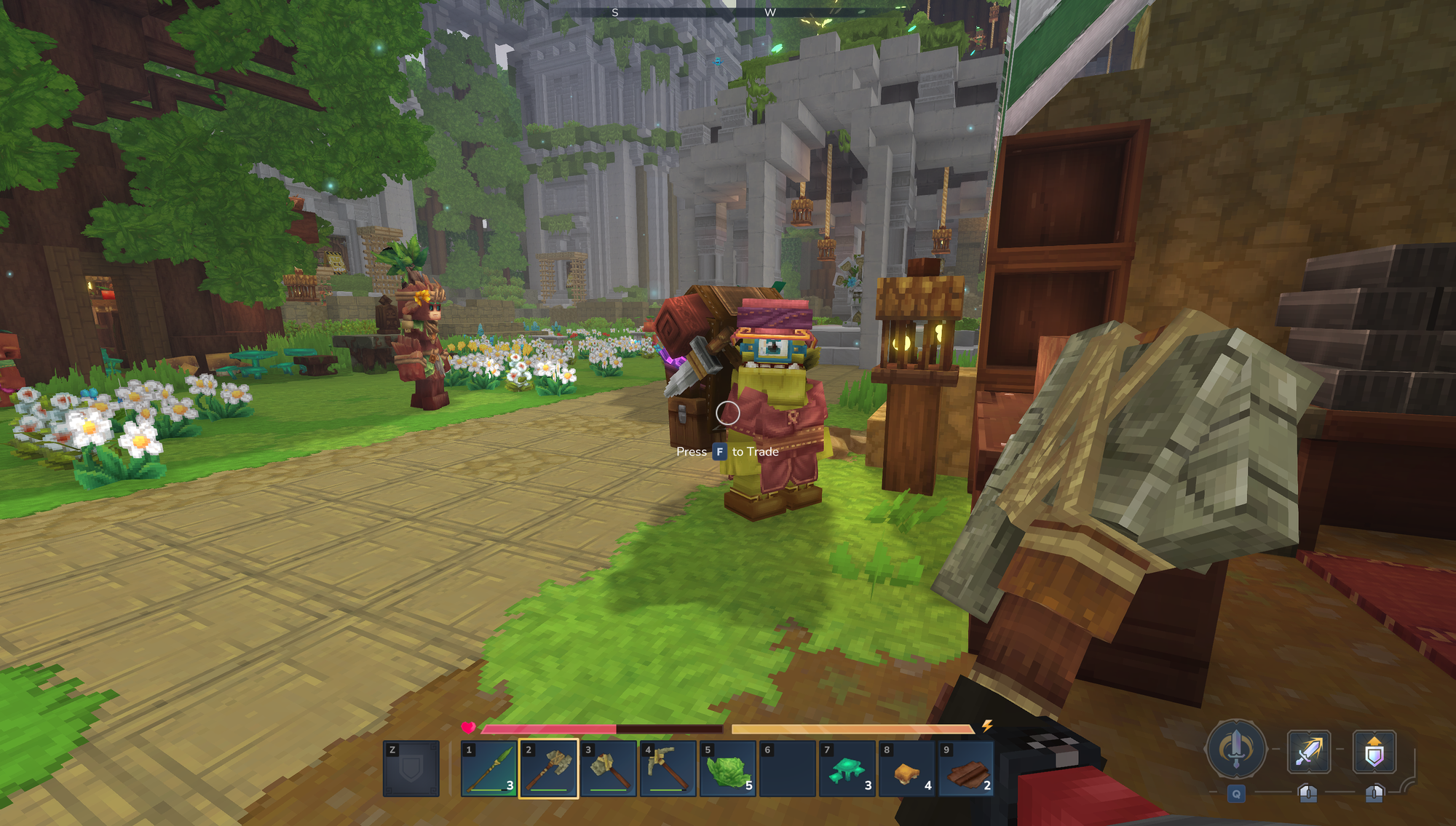Click the sword strike attack icon
1456x826 pixels.
1308,751
